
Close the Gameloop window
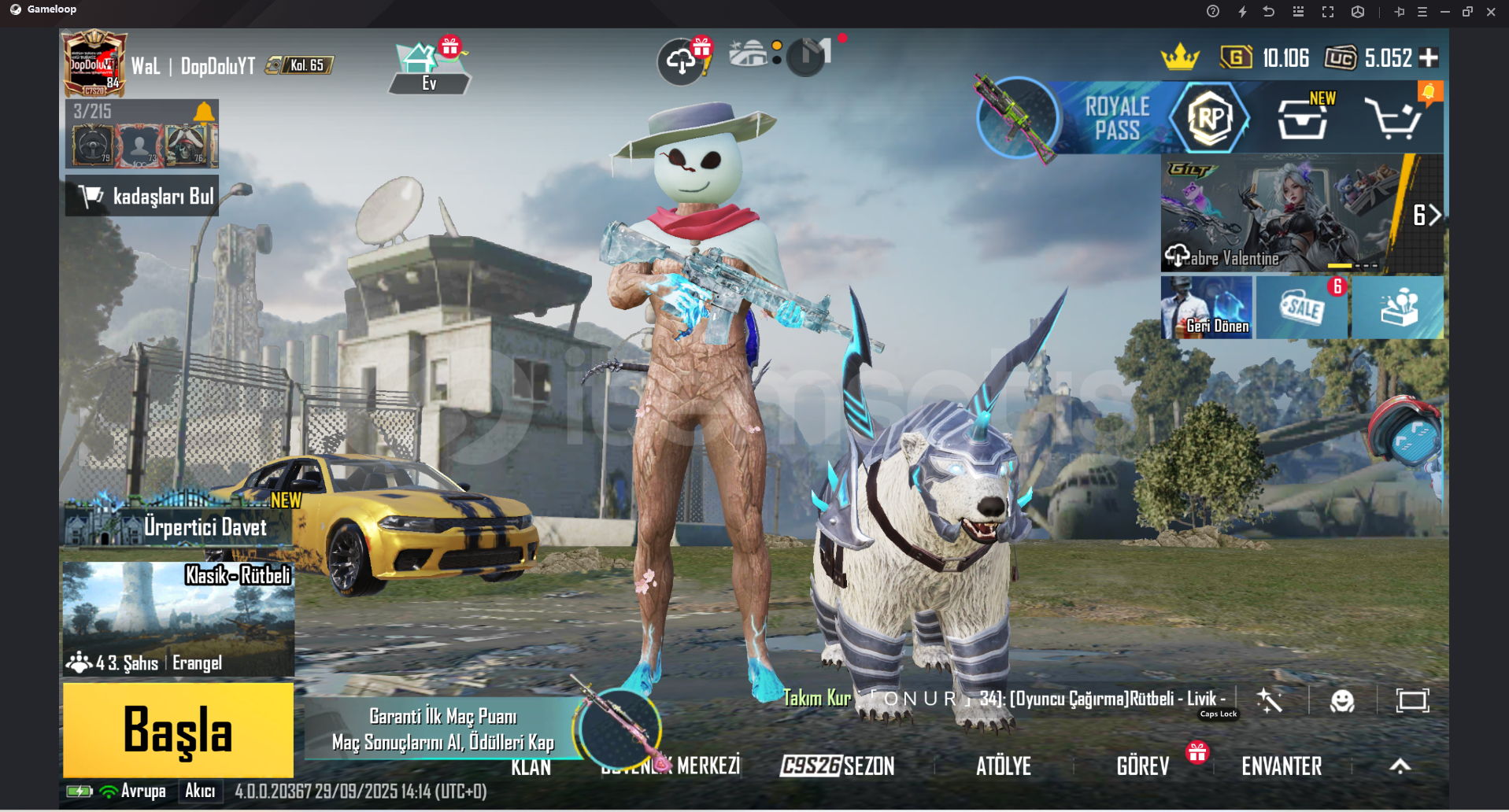[1491, 12]
